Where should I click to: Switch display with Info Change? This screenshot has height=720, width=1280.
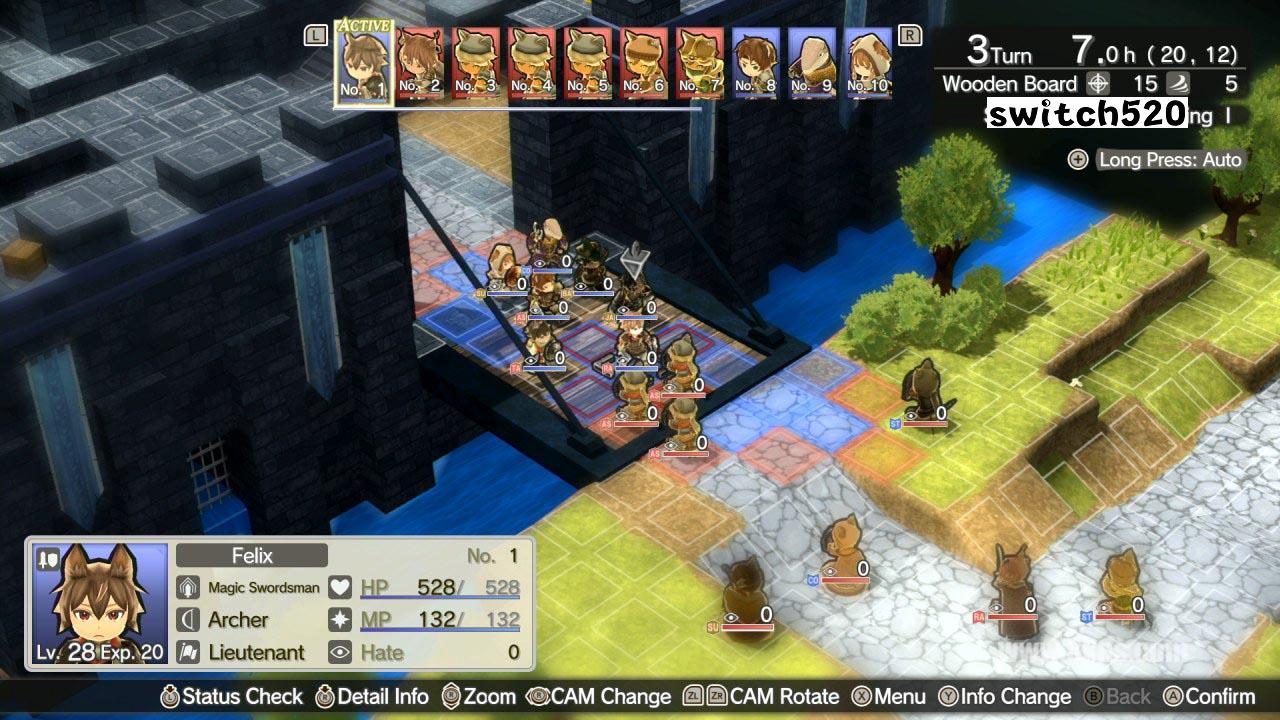(1004, 697)
